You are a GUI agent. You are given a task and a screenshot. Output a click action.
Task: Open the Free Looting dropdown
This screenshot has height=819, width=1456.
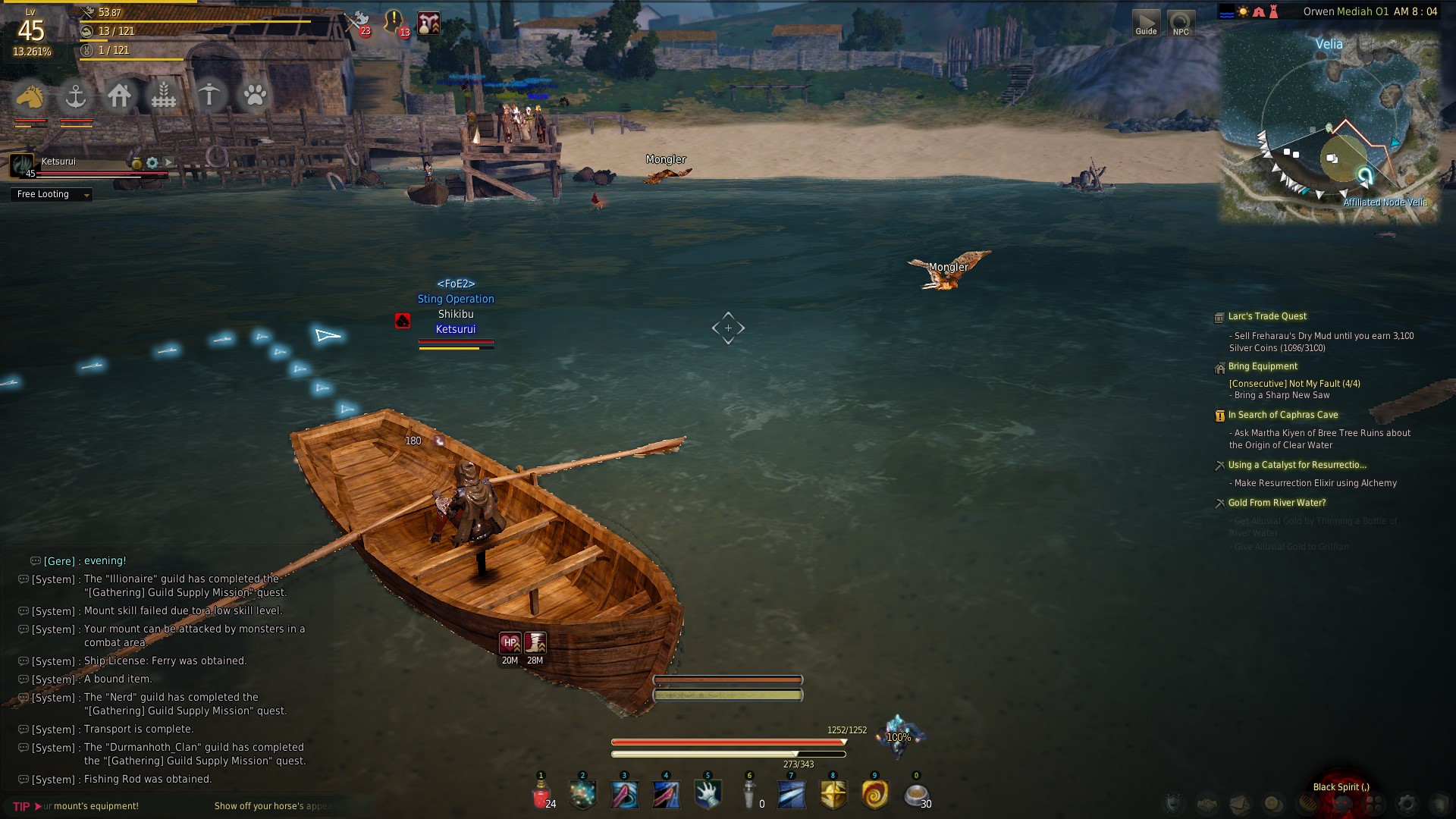(x=52, y=195)
